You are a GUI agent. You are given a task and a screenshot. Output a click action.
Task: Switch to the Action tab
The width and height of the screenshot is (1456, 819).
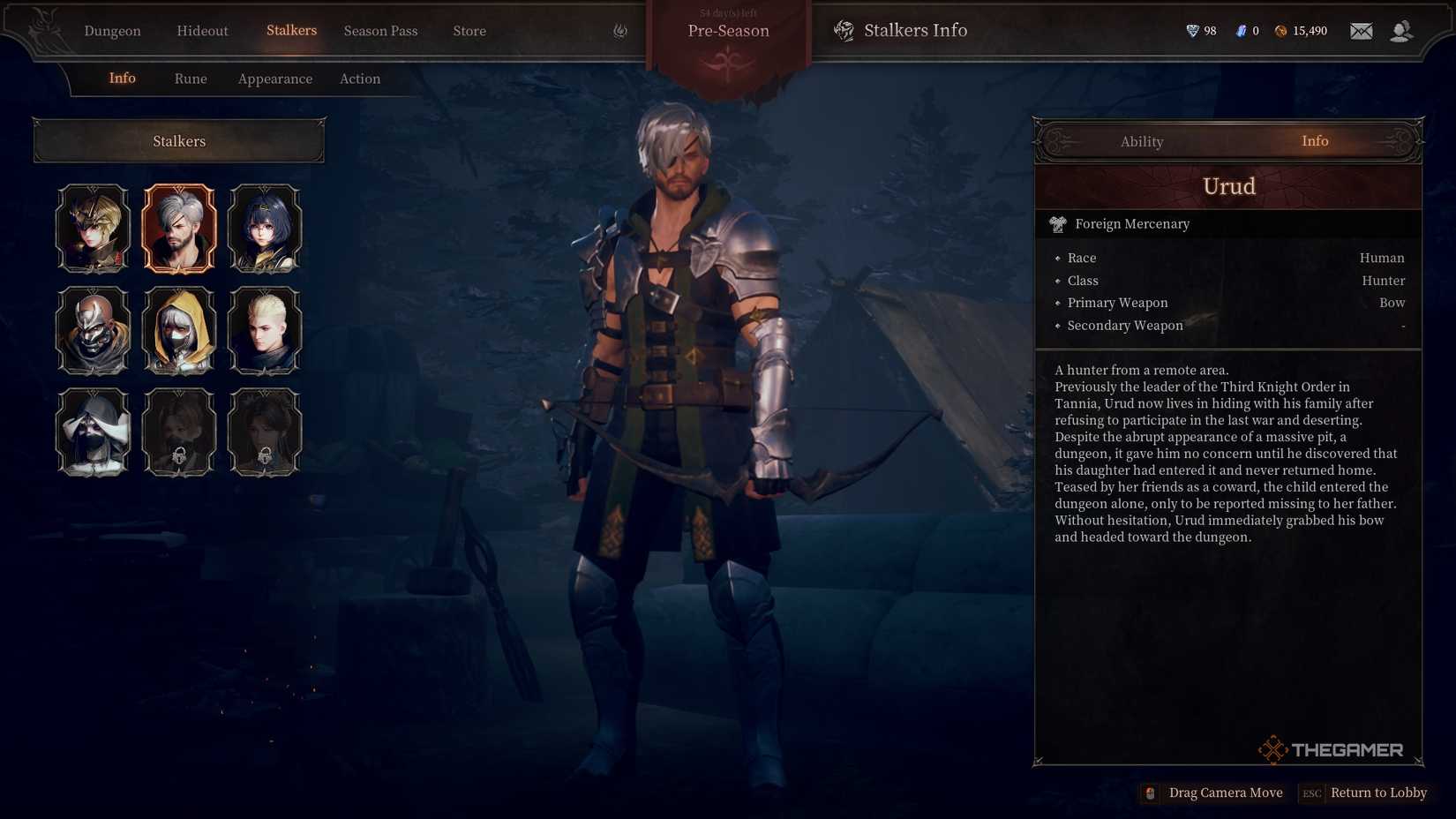(360, 79)
